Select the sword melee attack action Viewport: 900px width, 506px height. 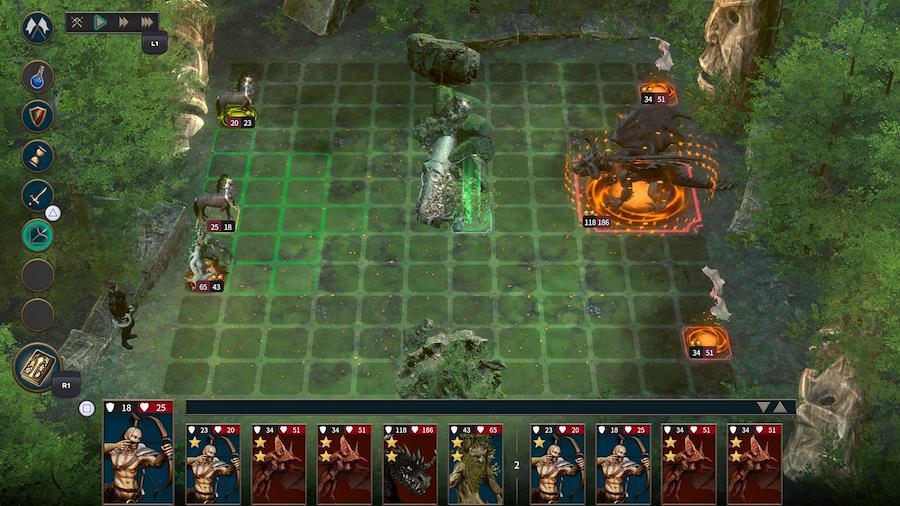37,195
